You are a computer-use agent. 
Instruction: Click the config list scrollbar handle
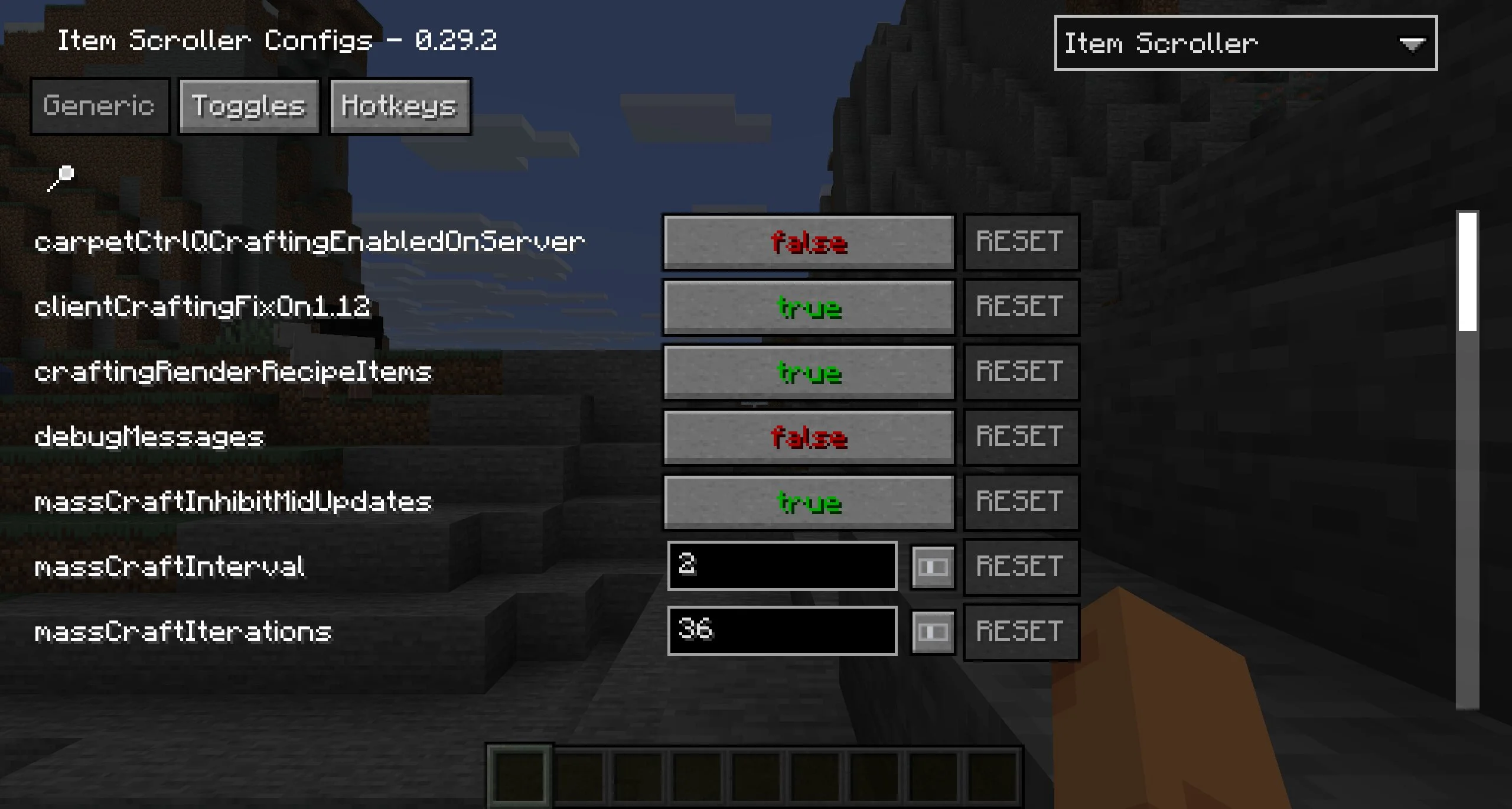1467,272
